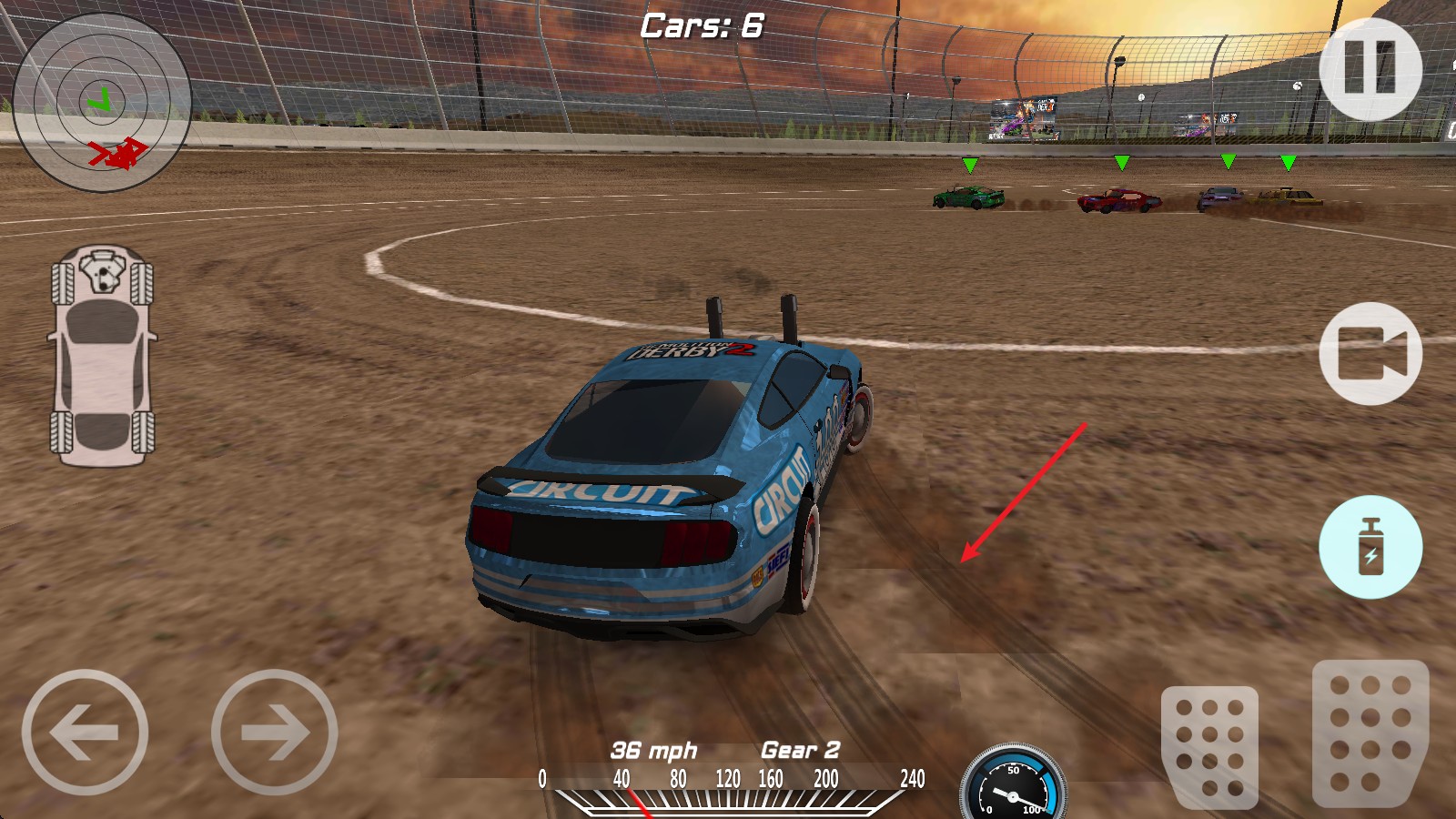Tap the "36 mph" speed readout
1456x819 pixels.
click(x=655, y=752)
